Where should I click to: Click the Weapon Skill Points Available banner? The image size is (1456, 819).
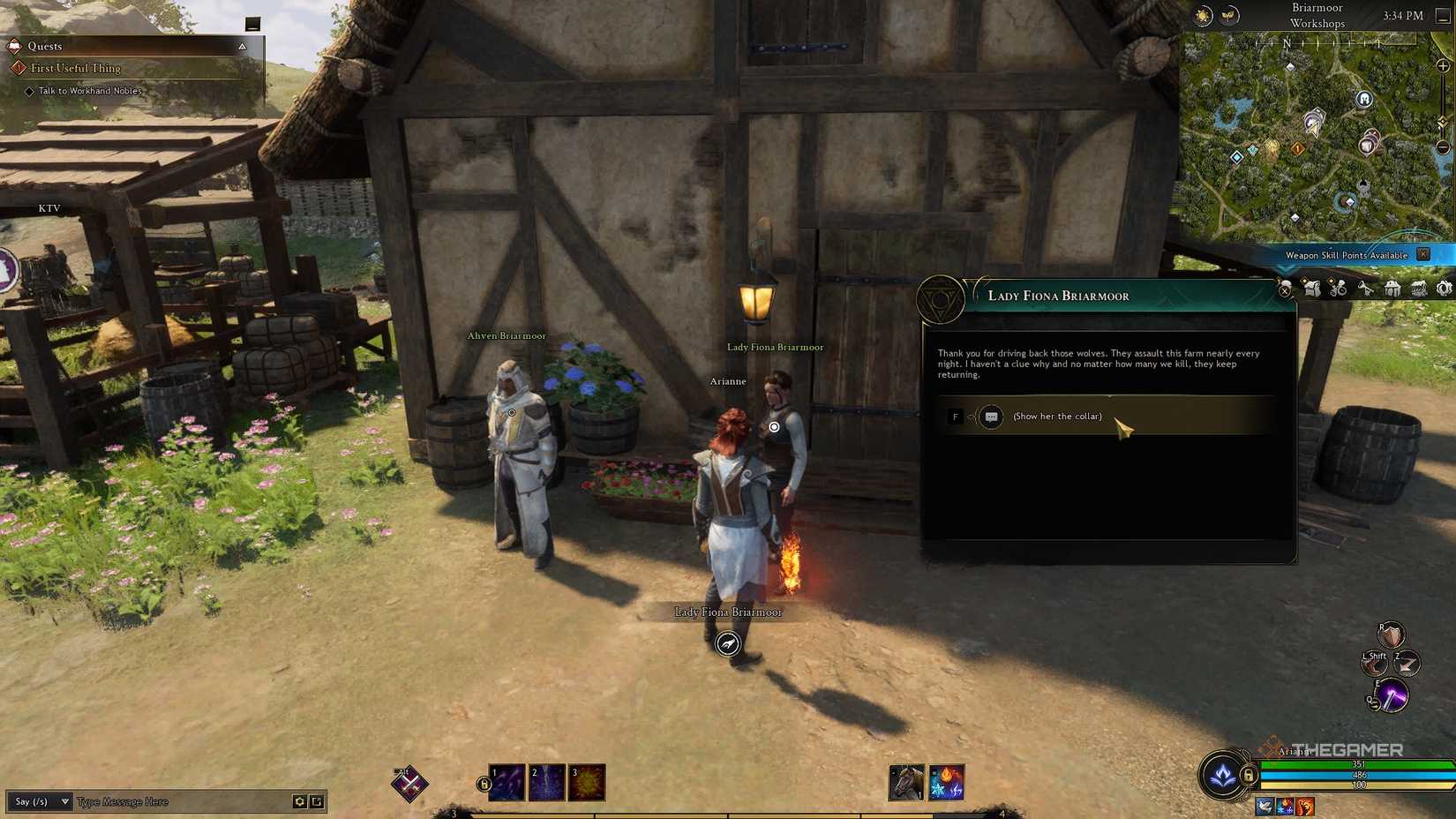point(1346,255)
